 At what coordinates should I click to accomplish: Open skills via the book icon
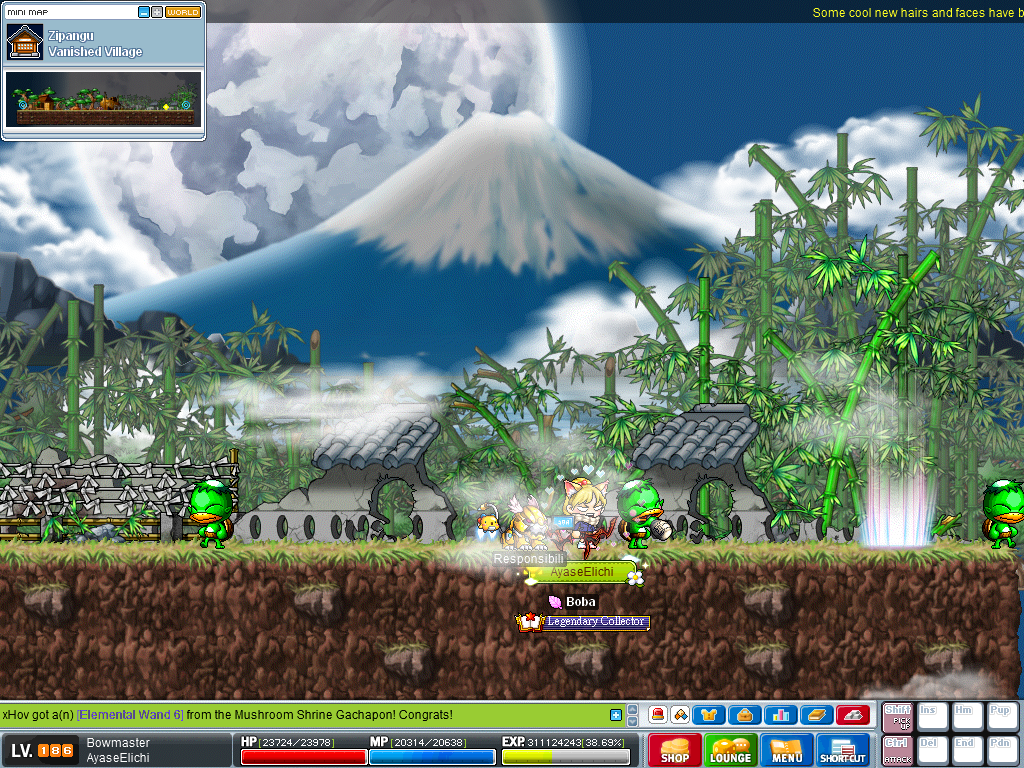tap(816, 715)
